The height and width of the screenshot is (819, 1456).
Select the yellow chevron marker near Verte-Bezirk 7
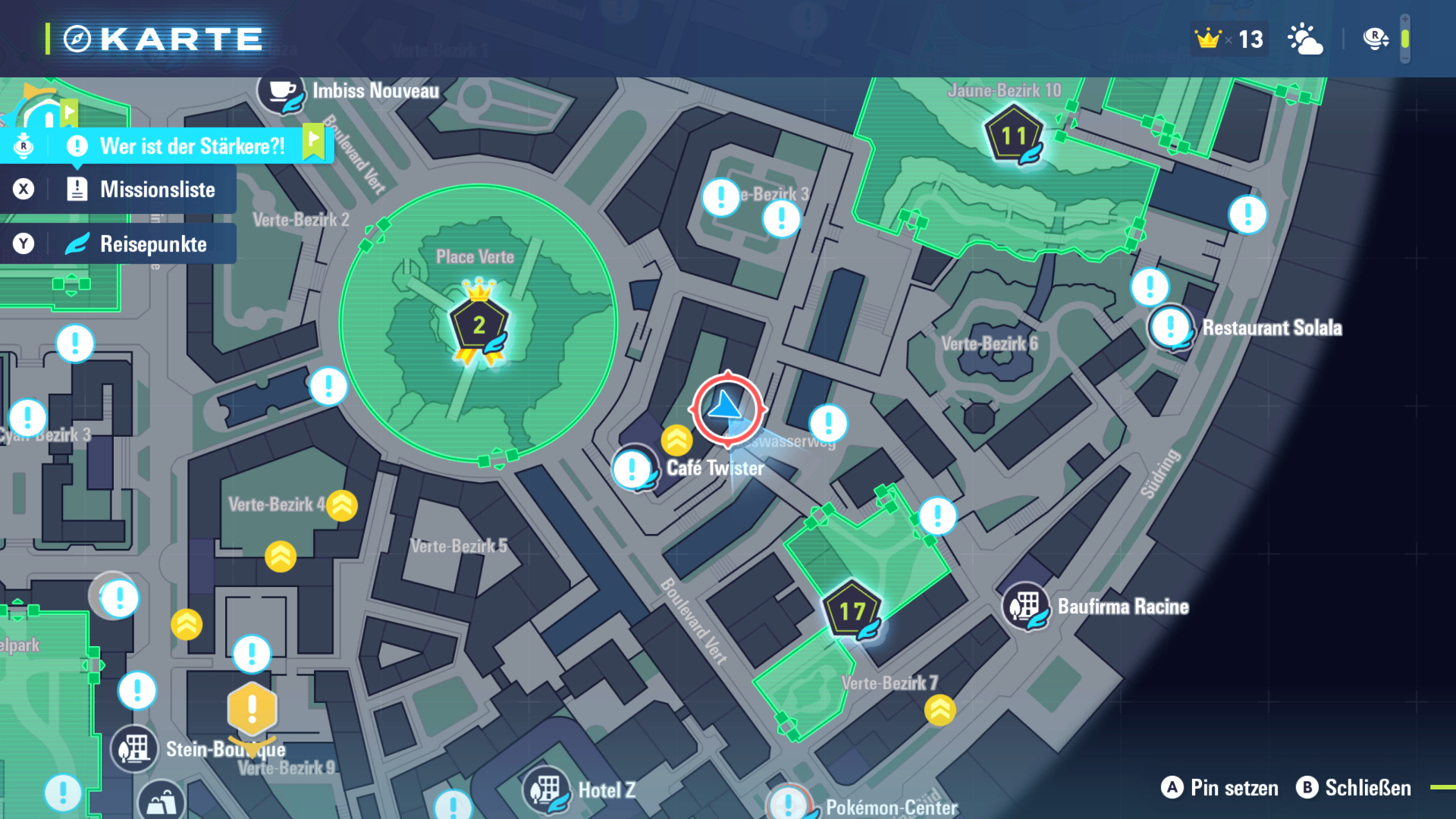[940, 711]
